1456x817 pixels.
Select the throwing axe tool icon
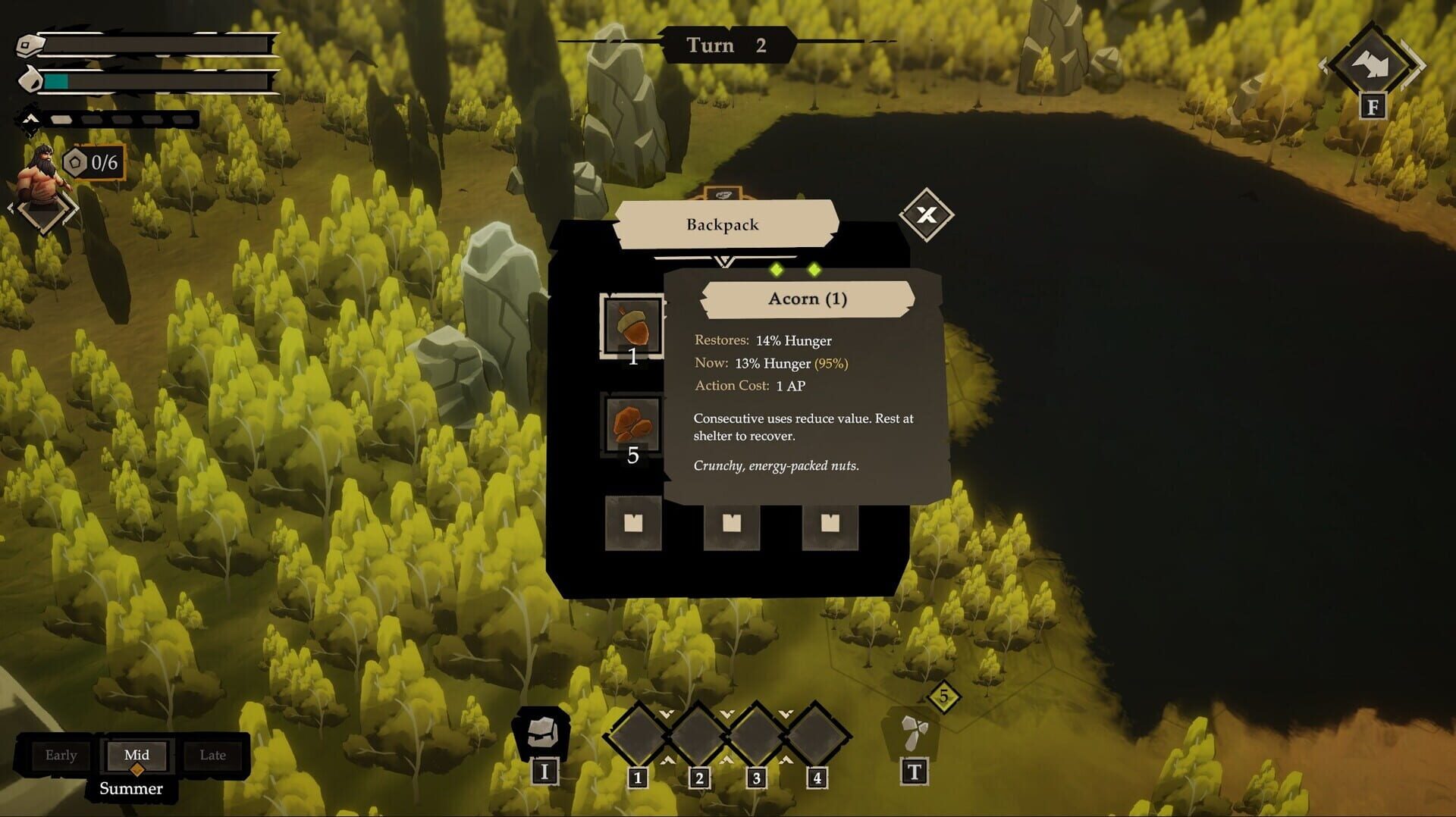click(914, 731)
